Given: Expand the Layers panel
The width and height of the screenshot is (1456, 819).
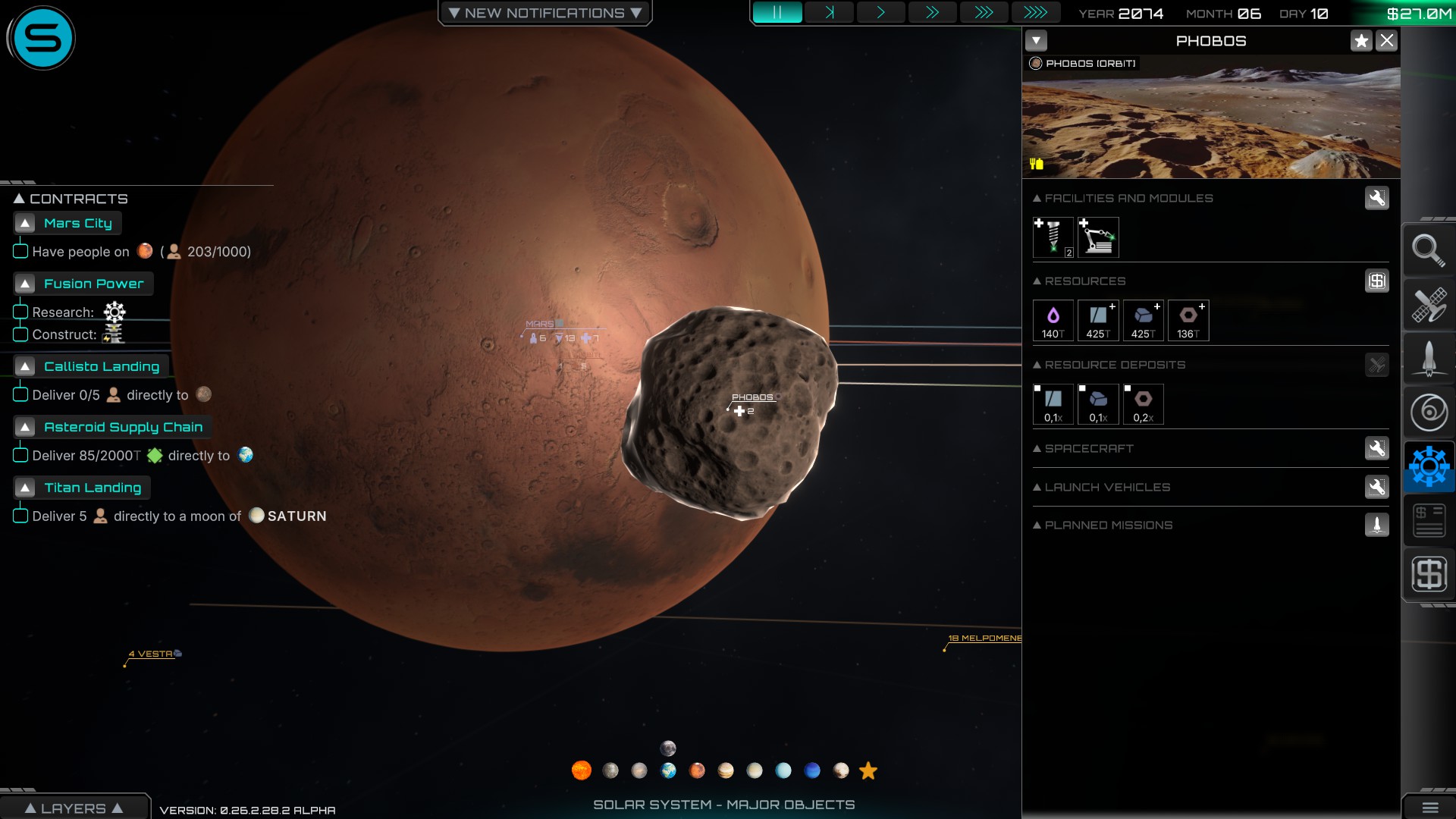Looking at the screenshot, I should 74,808.
